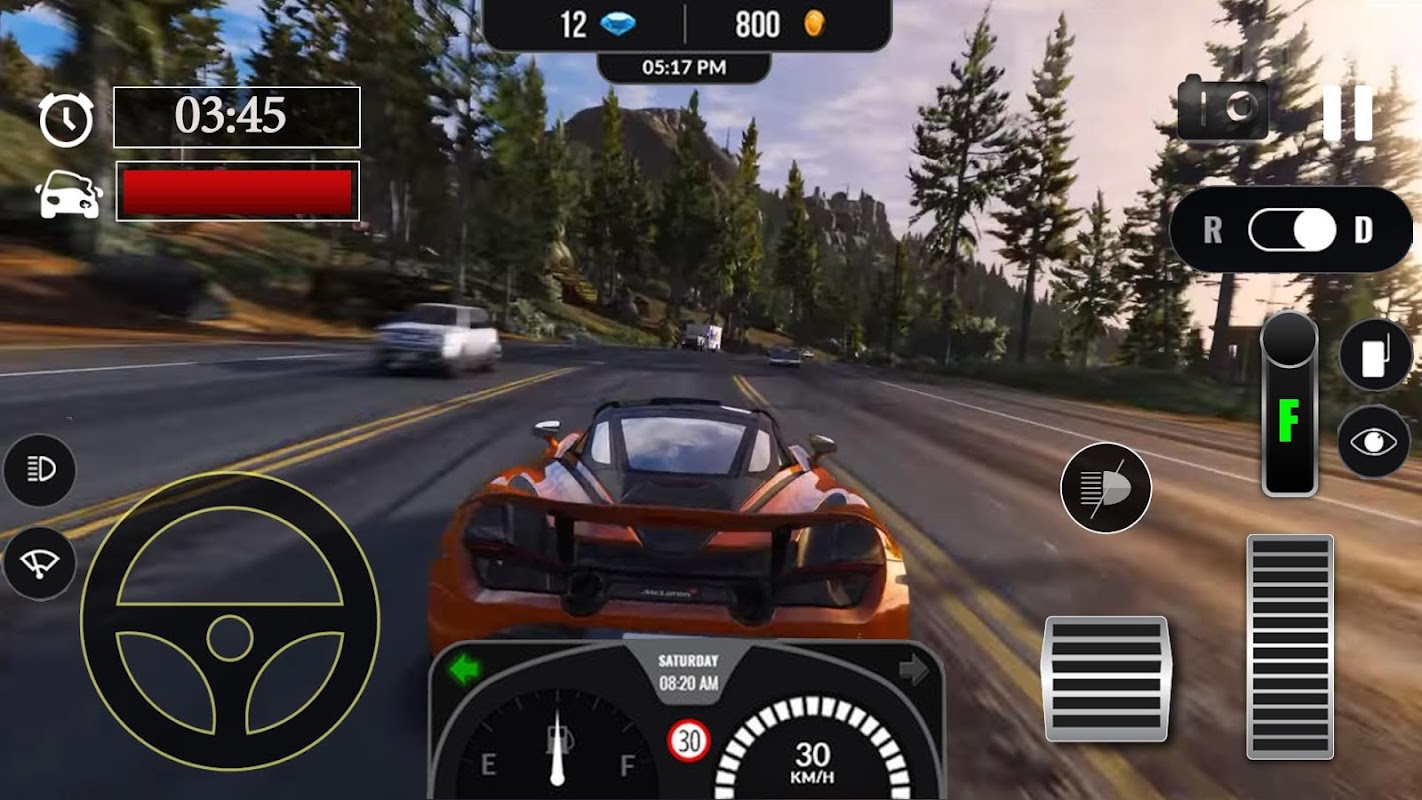Activate the green left turn signal
The width and height of the screenshot is (1422, 800).
click(464, 669)
